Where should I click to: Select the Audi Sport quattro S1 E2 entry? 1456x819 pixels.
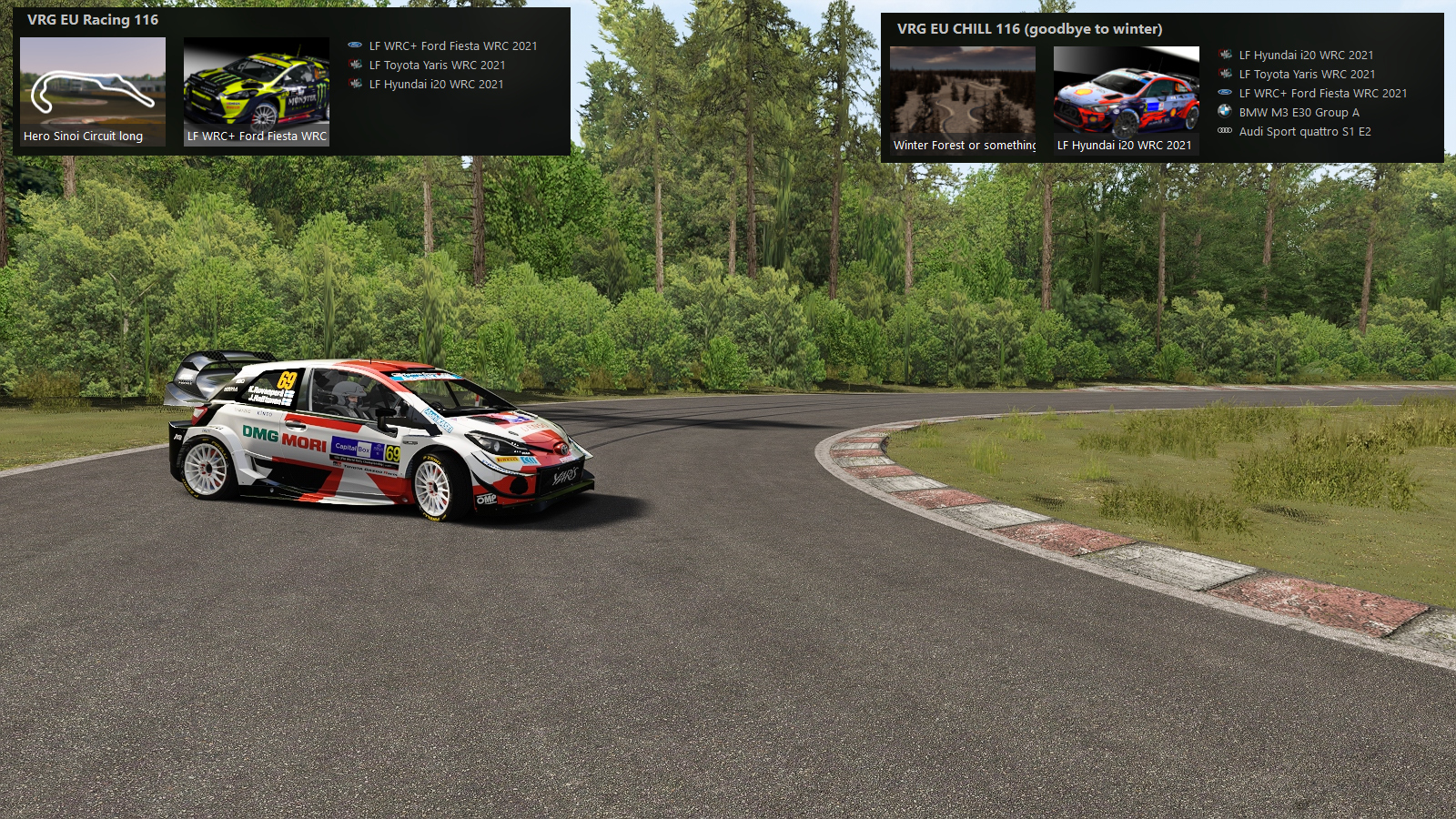pos(1304,131)
